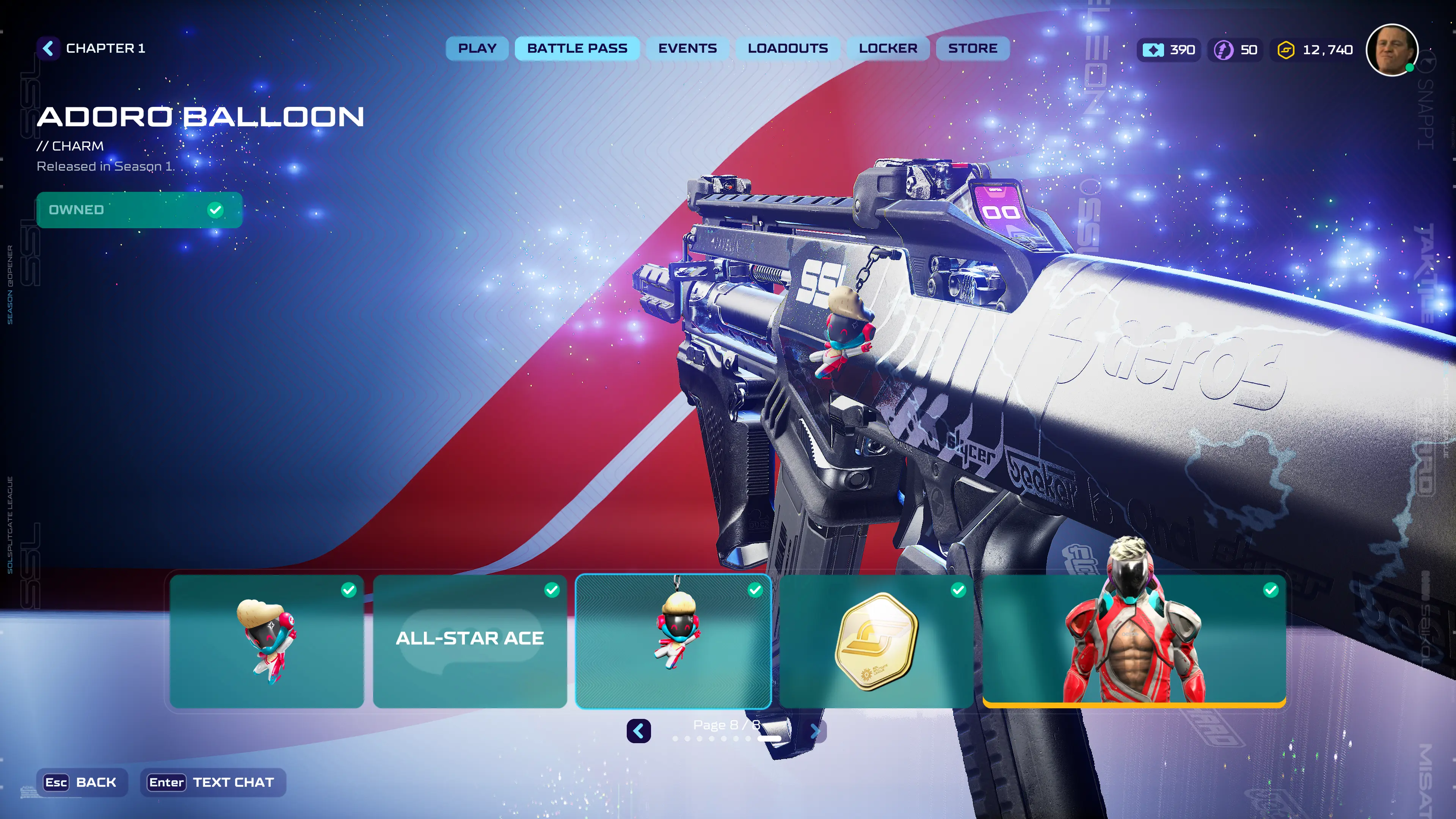Image resolution: width=1456 pixels, height=819 pixels.
Task: Click the Owned status button
Action: tap(139, 210)
